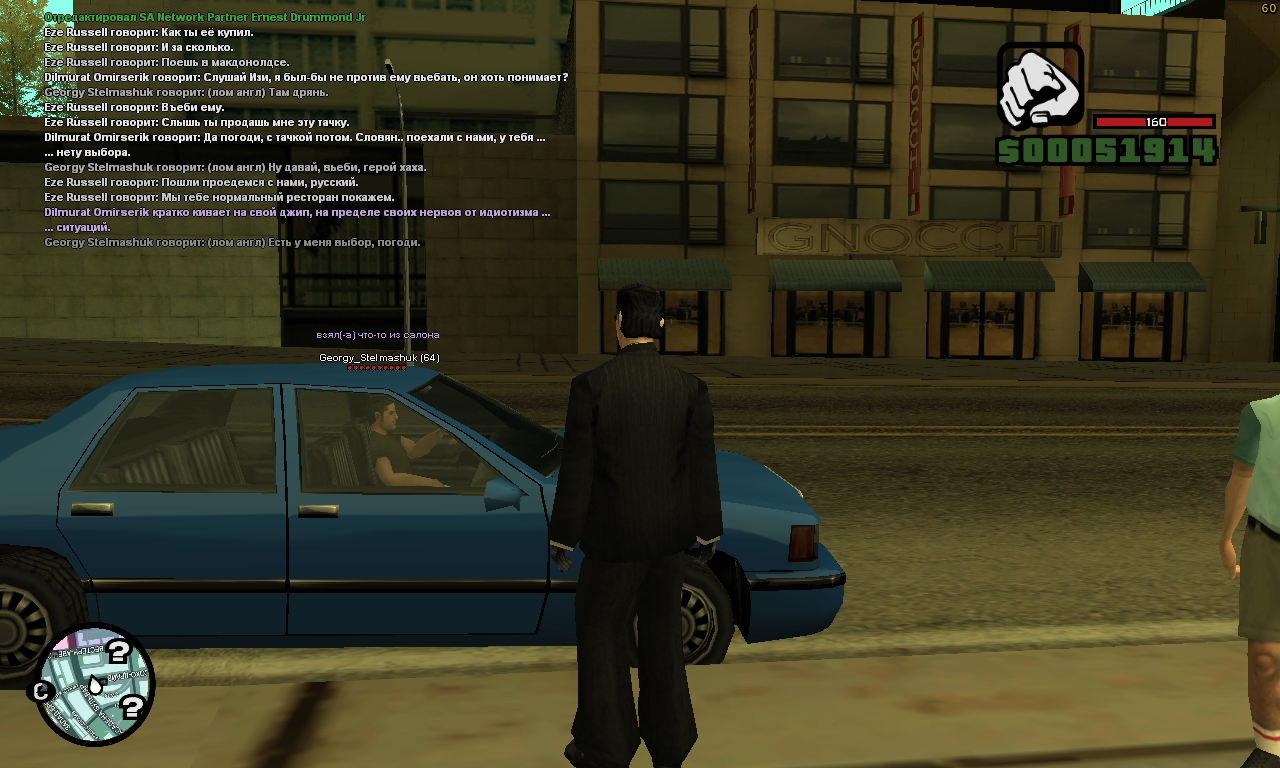Viewport: 1280px width, 768px height.
Task: Click the Georgy_Stelmashuk (64) name tag
Action: [x=379, y=358]
